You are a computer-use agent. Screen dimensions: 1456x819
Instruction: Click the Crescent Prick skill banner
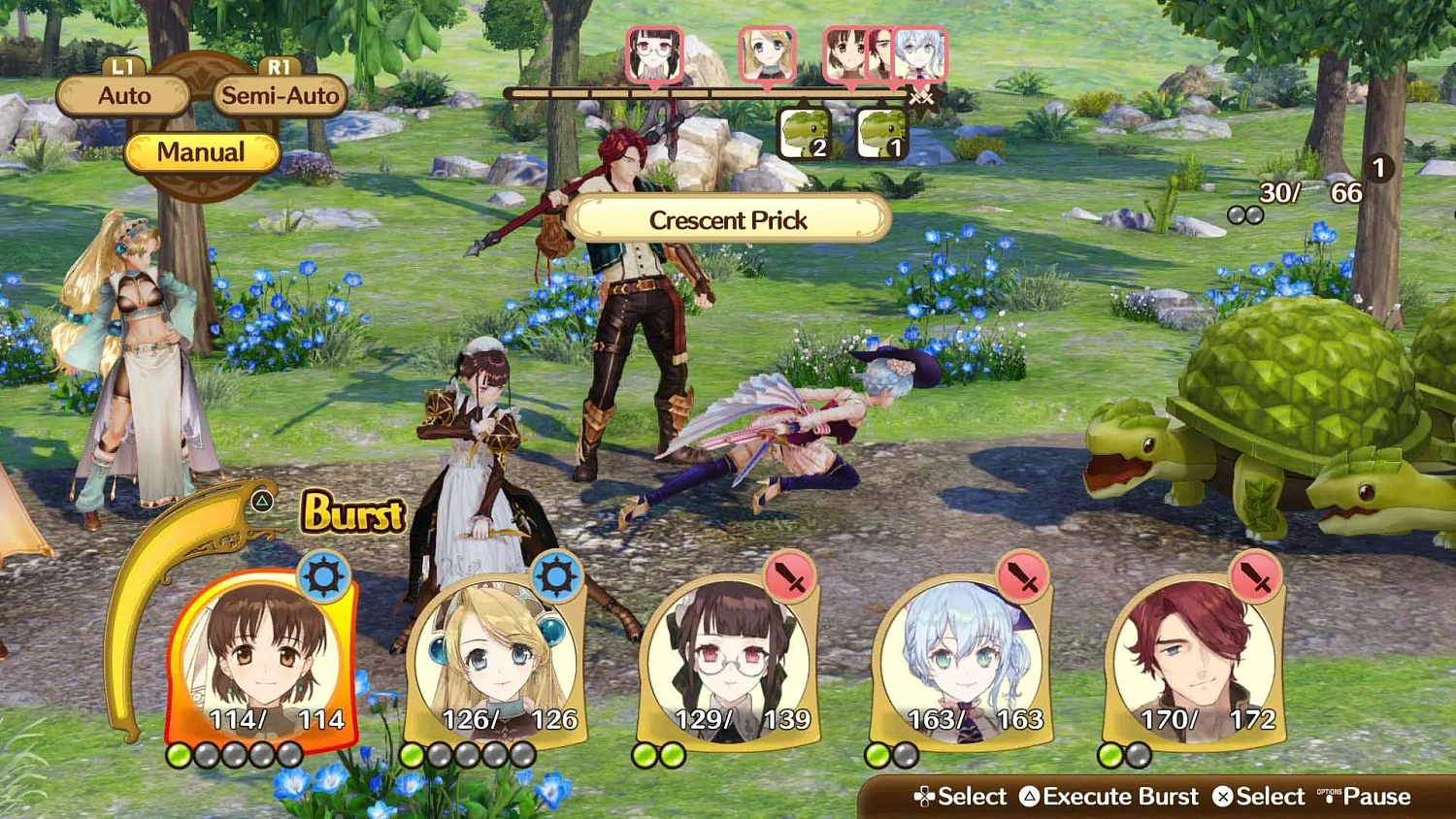(x=729, y=220)
